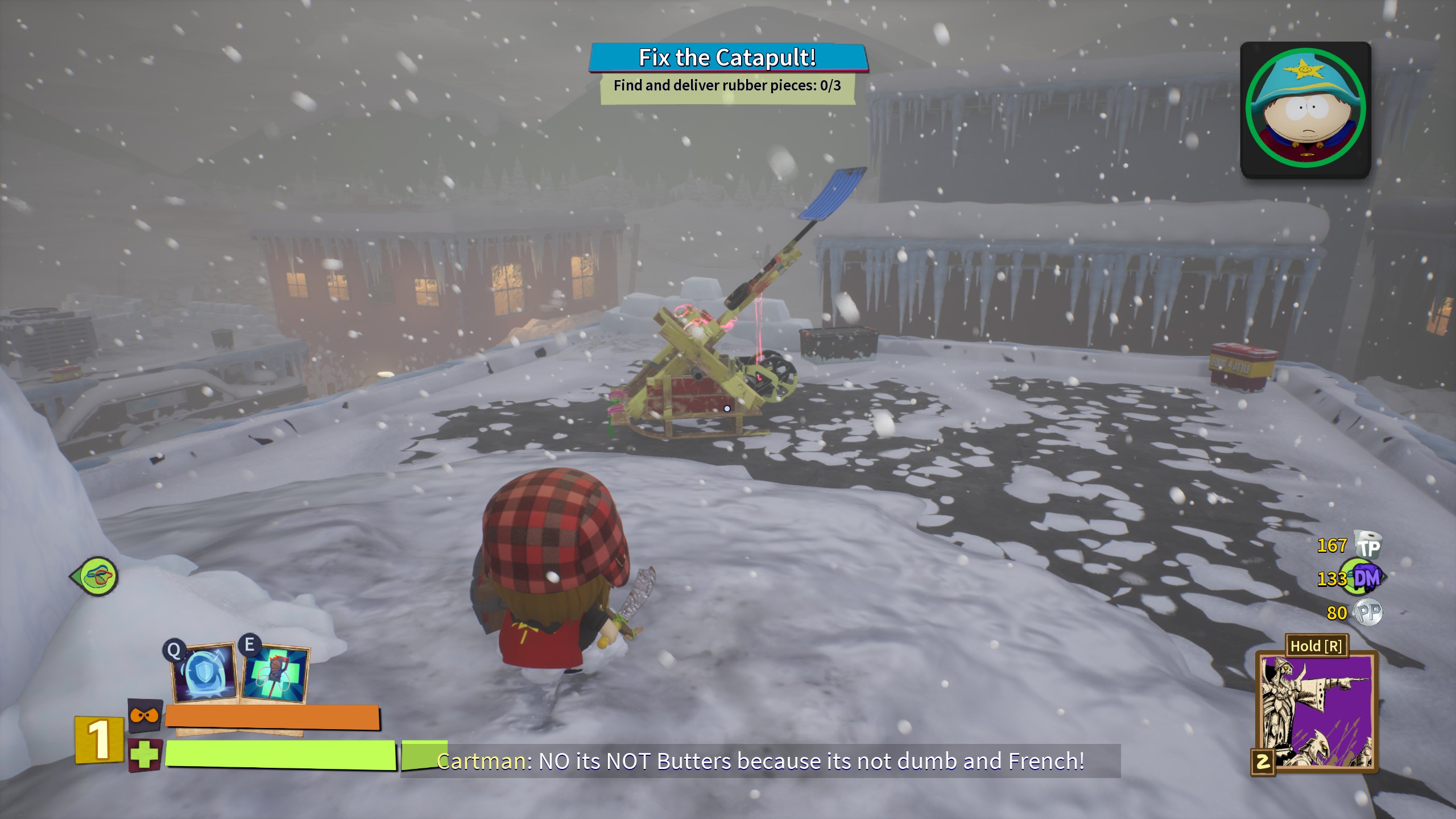Select the Fix the Catapult objective tracker
Screen dimensions: 1456x819
pyautogui.click(x=727, y=59)
